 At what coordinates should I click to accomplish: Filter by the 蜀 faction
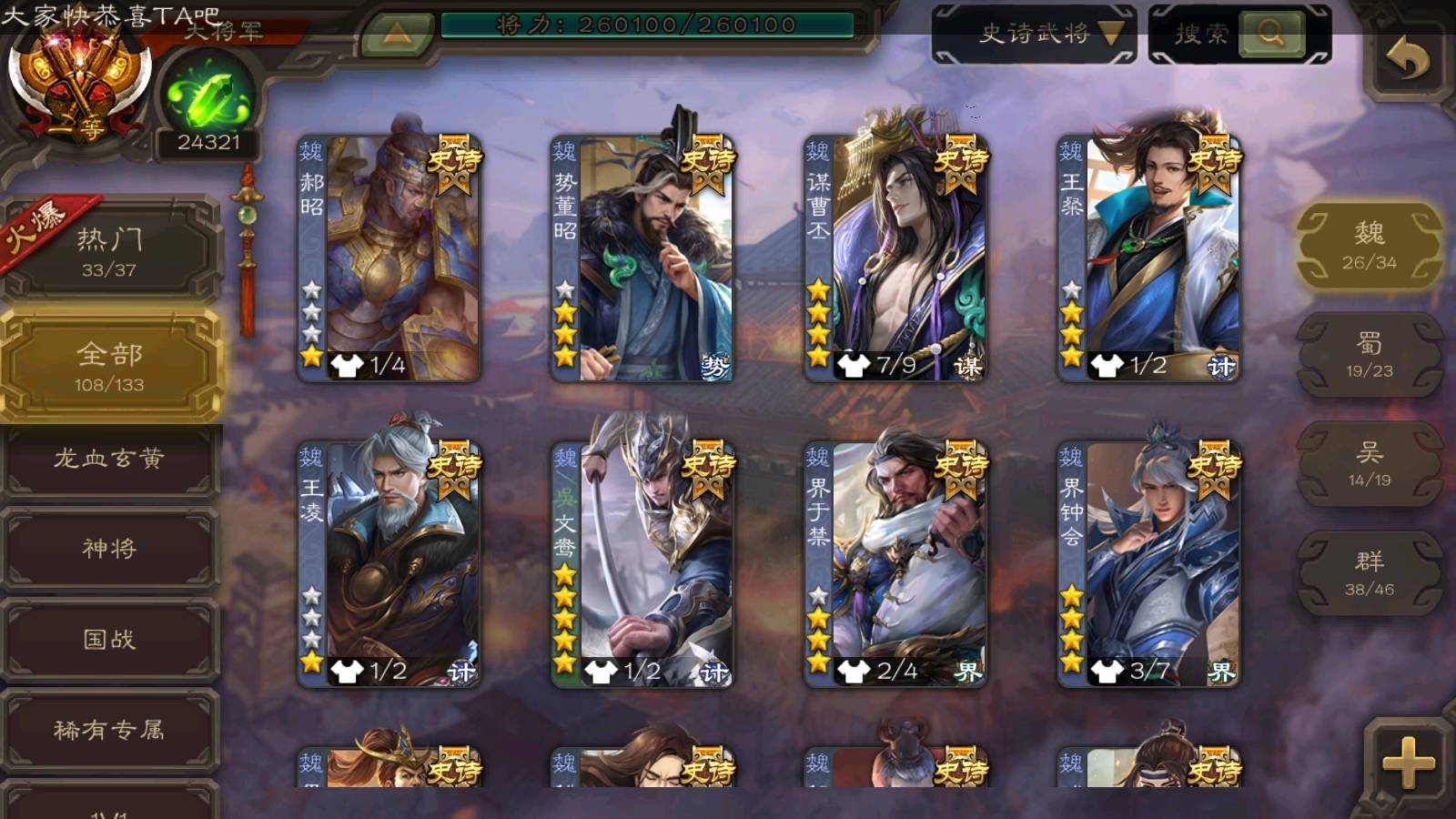1369,355
